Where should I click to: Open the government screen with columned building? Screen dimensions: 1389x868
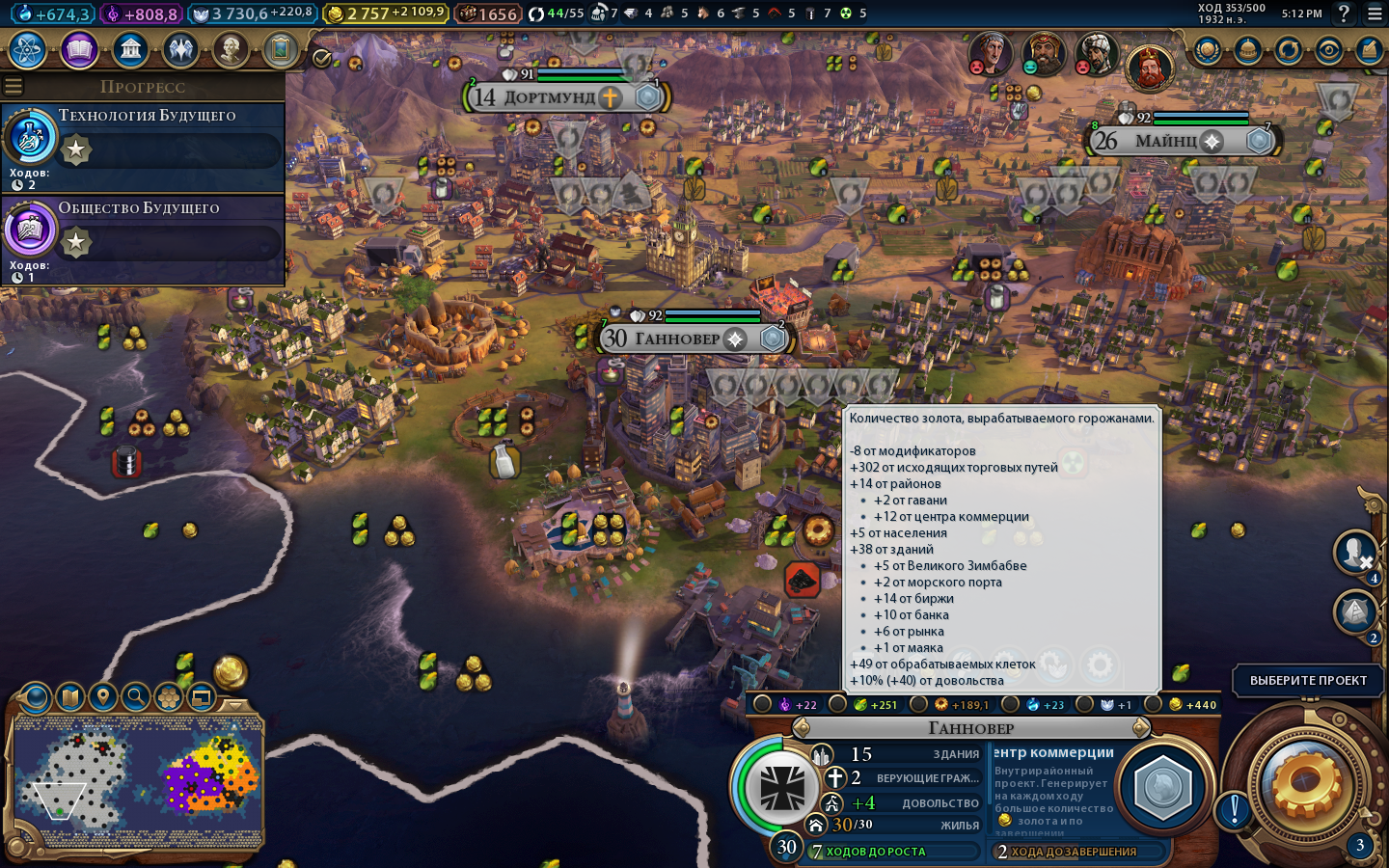pos(130,49)
